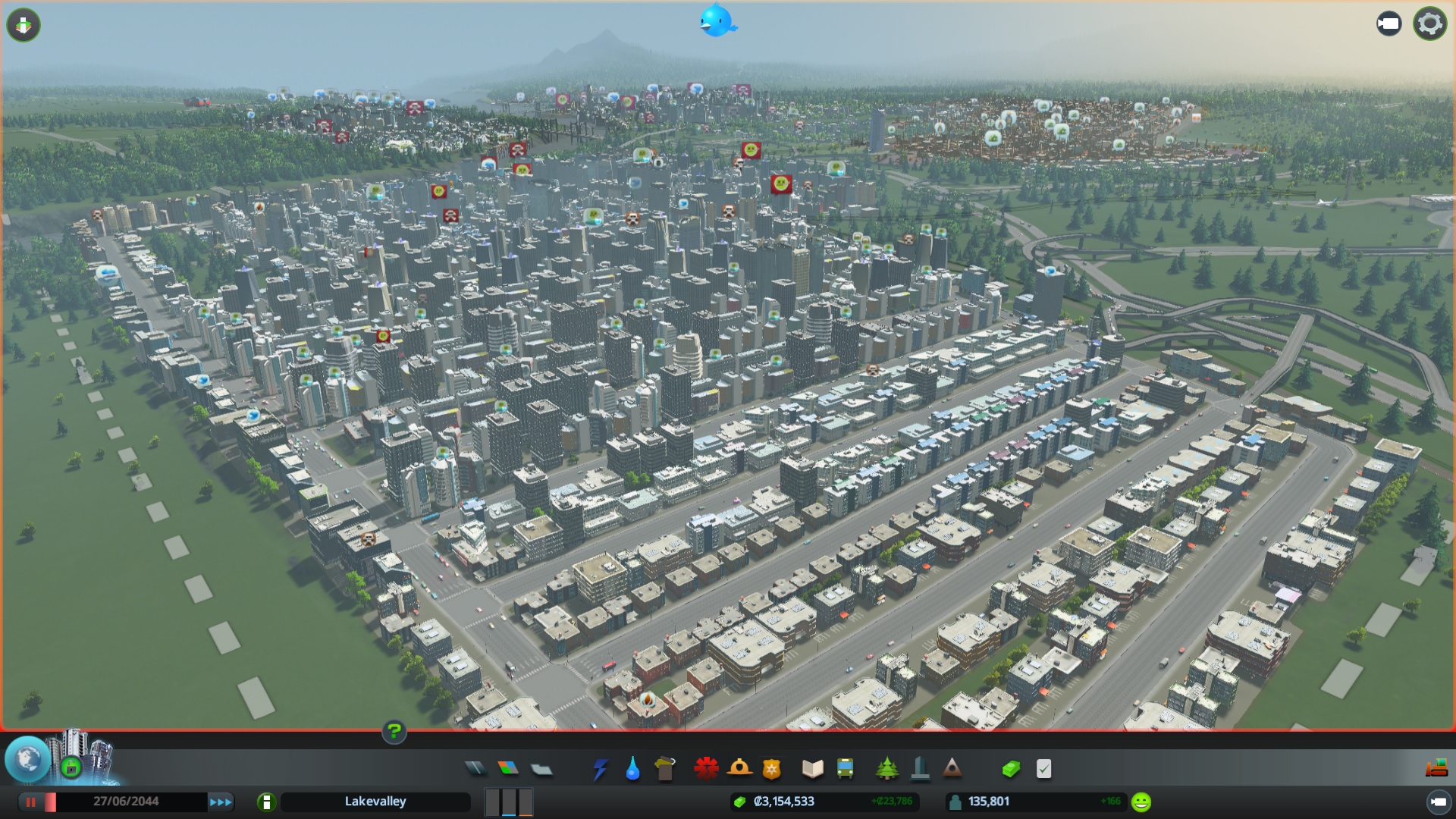Open Water and Sewage menu
Viewport: 1456px width, 819px height.
point(632,769)
